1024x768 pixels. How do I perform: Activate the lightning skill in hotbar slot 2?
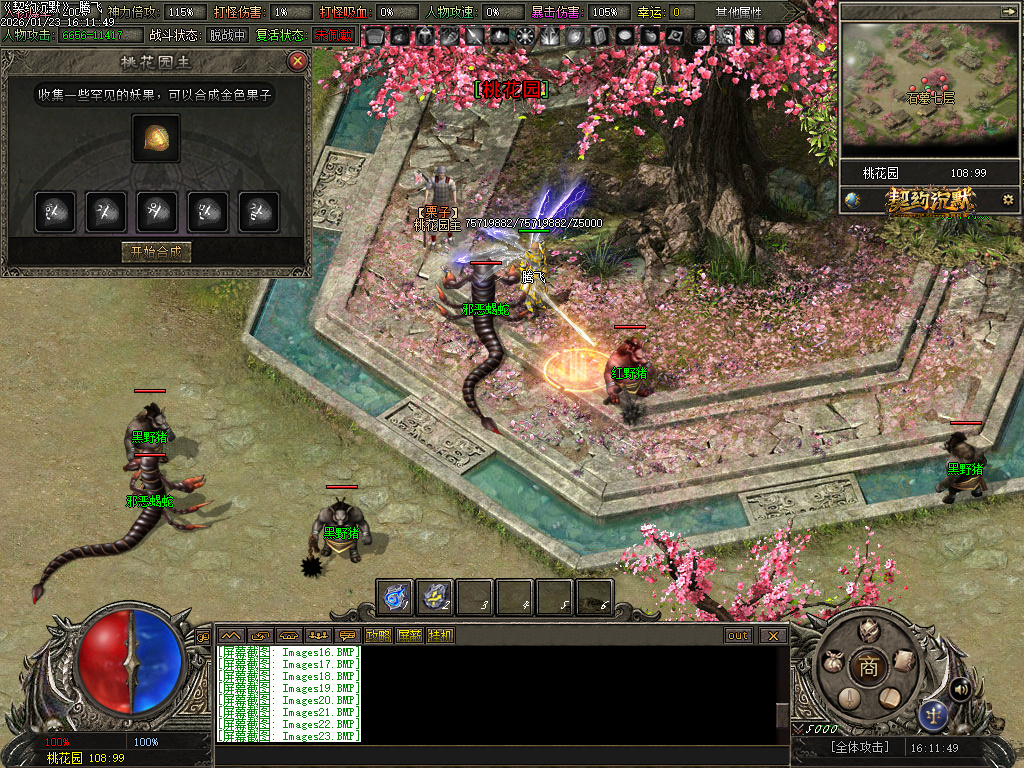[x=434, y=598]
